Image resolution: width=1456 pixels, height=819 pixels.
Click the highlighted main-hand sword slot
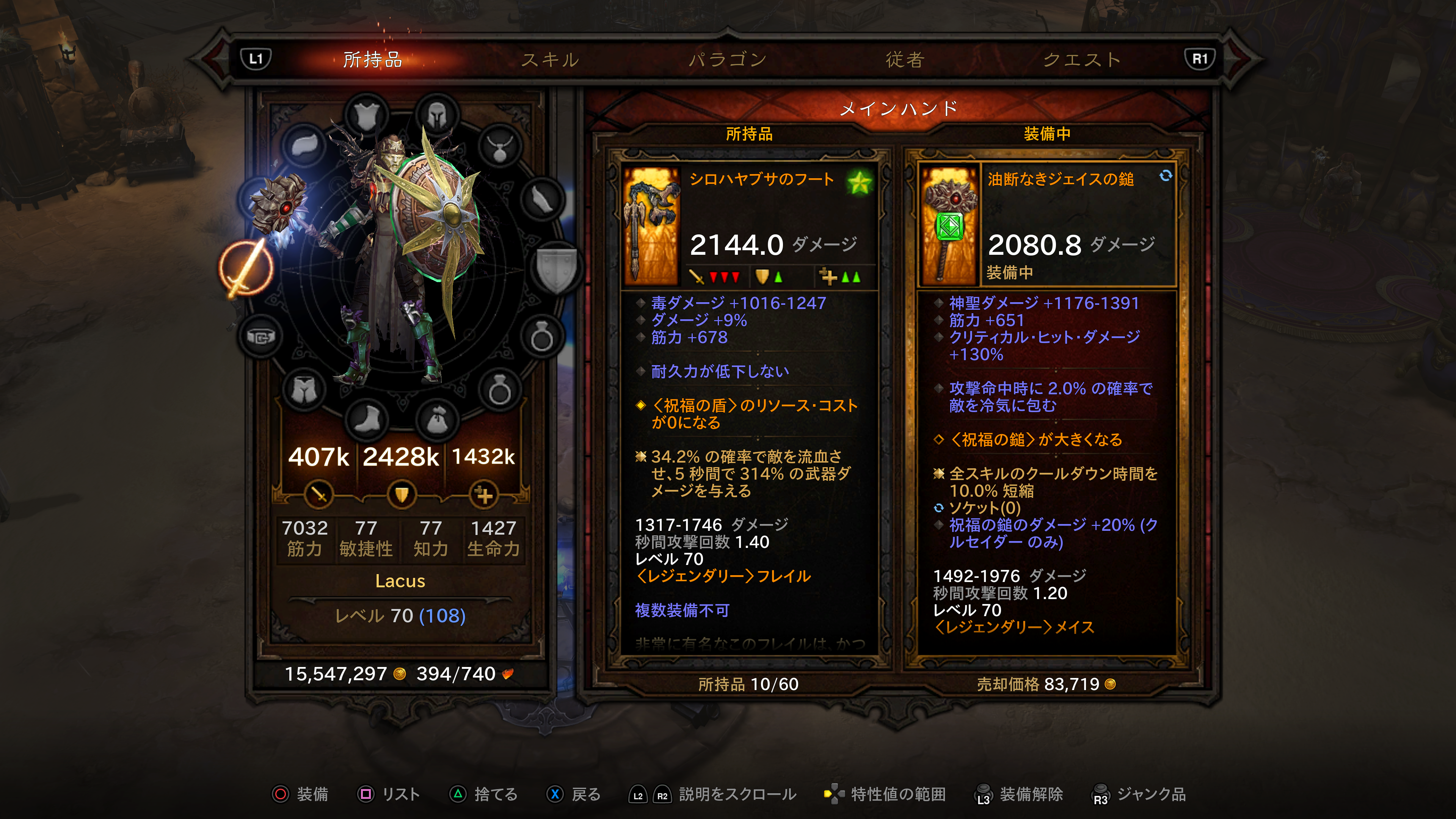(x=246, y=268)
